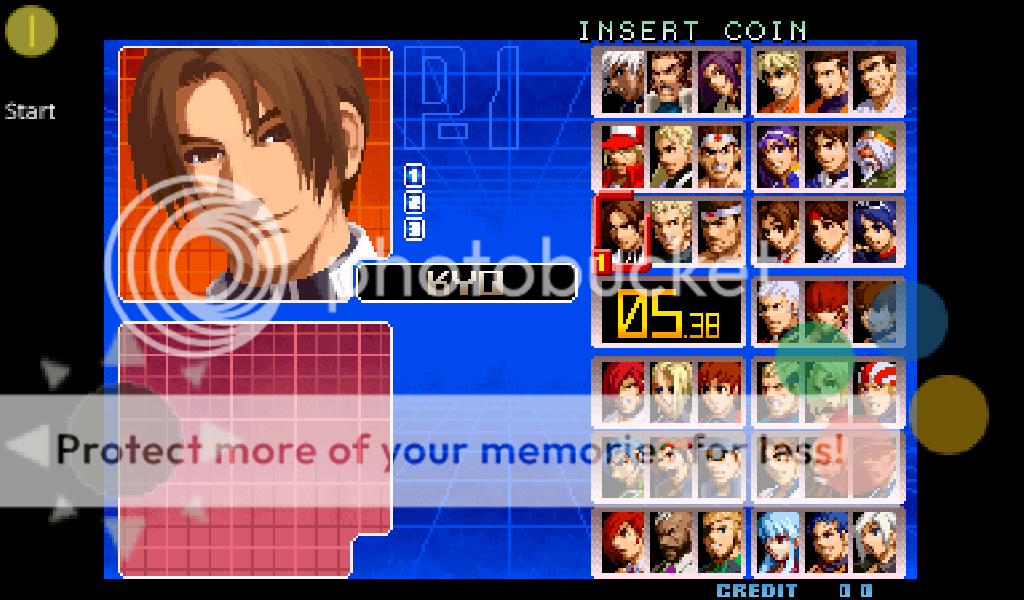Pick Athena, the purple-haired fighter
Viewport: 1024px width, 600px height.
point(779,156)
